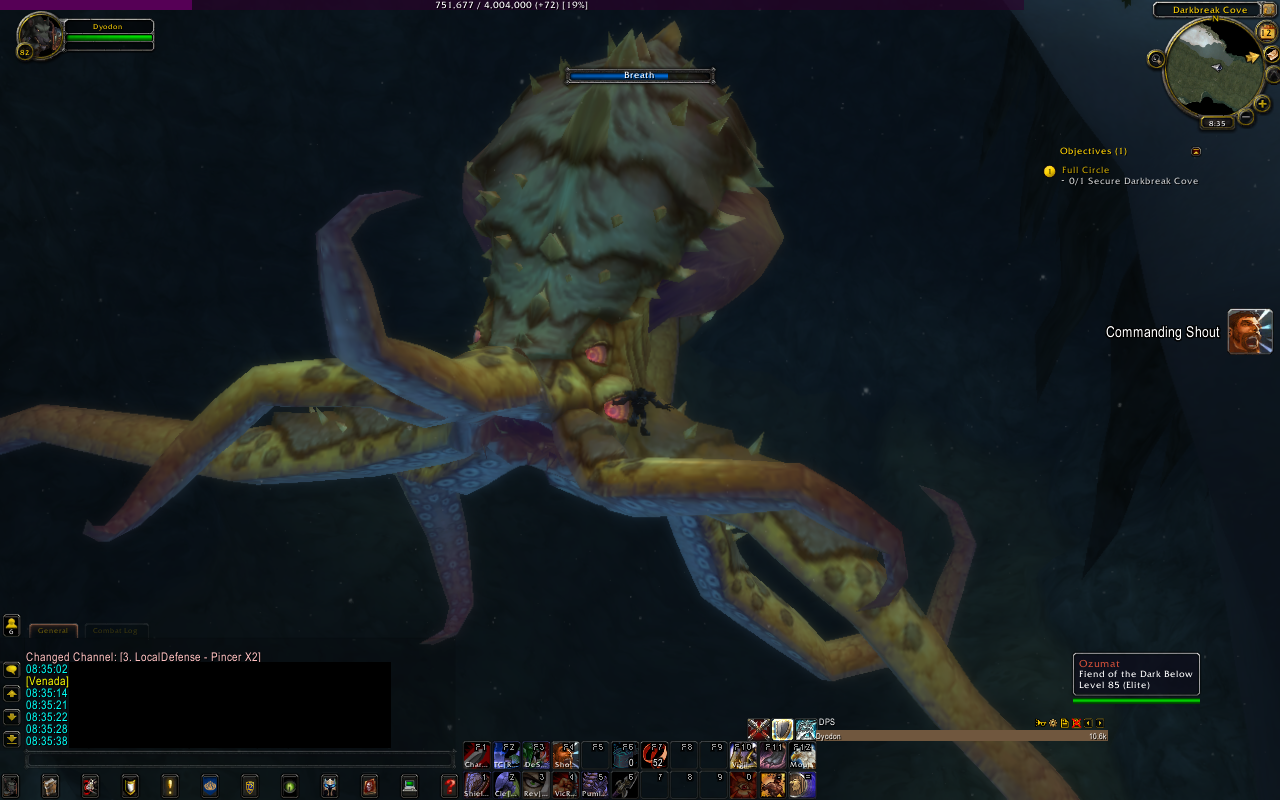Viewport: 1280px width, 800px height.
Task: Activate the ability on the F1 slot
Action: coord(477,755)
